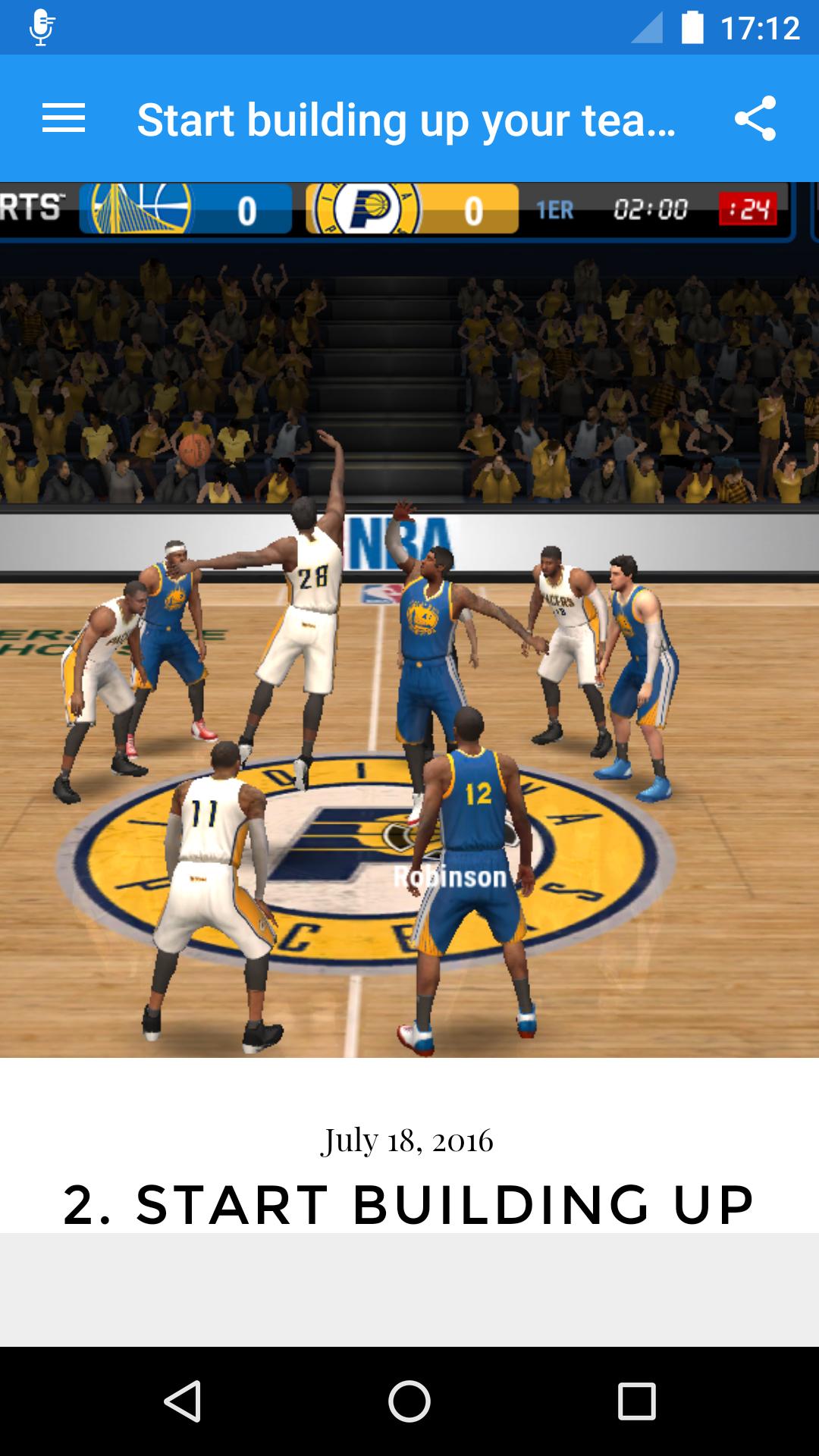Show recent apps with the square button
The width and height of the screenshot is (819, 1456).
636,1401
